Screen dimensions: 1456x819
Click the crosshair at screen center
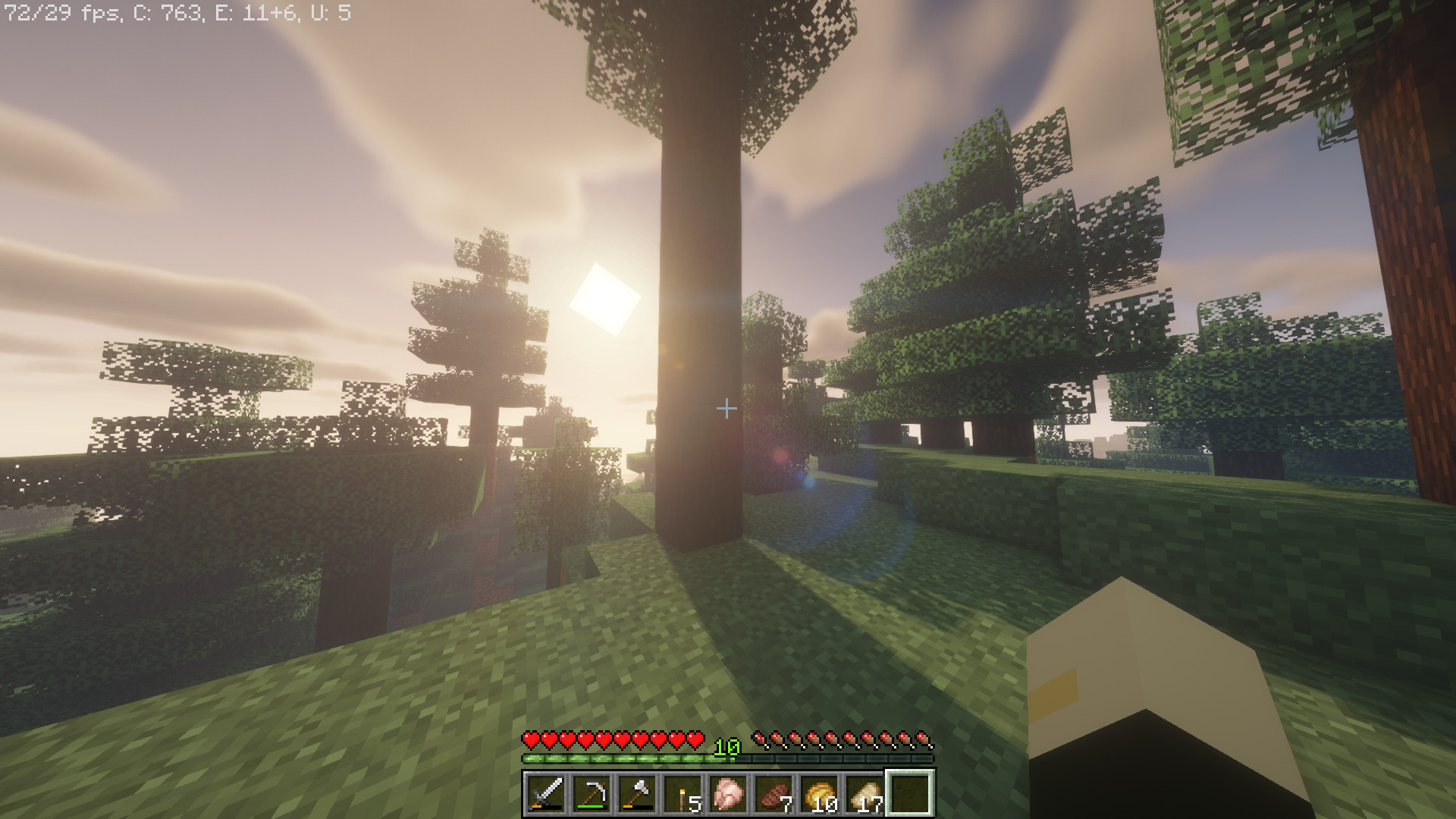728,409
